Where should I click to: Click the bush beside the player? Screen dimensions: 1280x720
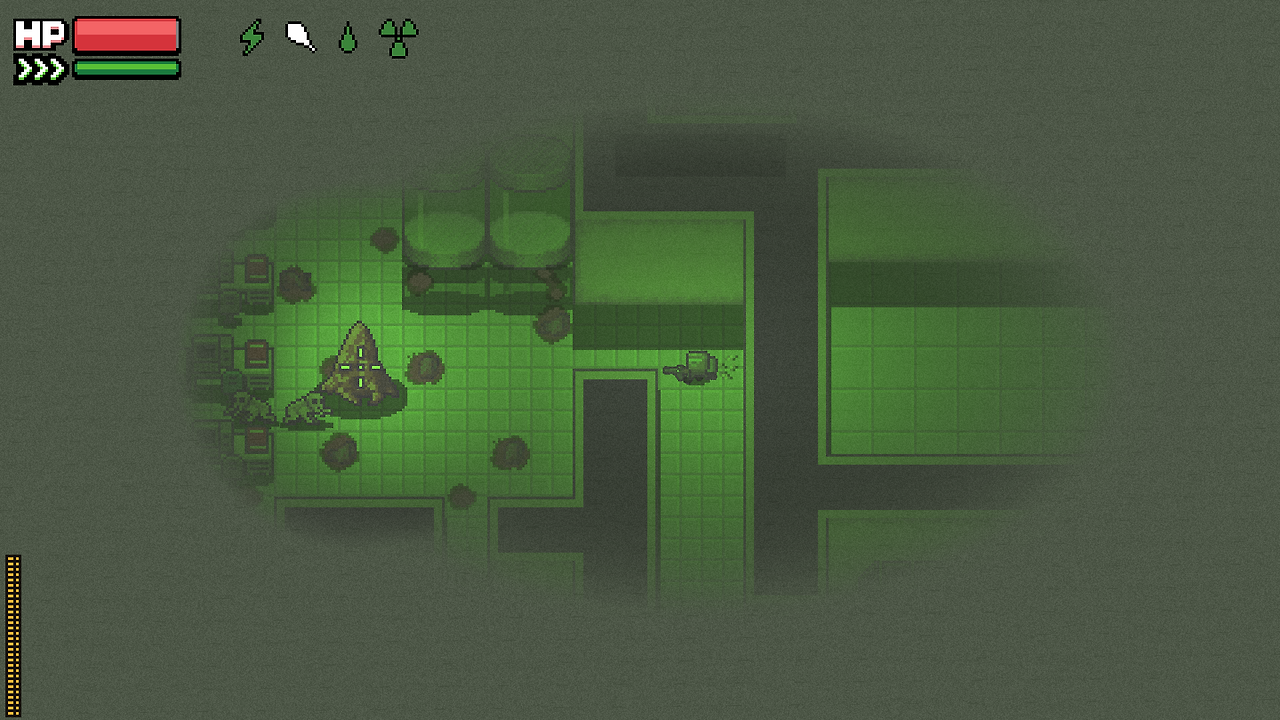coord(425,368)
